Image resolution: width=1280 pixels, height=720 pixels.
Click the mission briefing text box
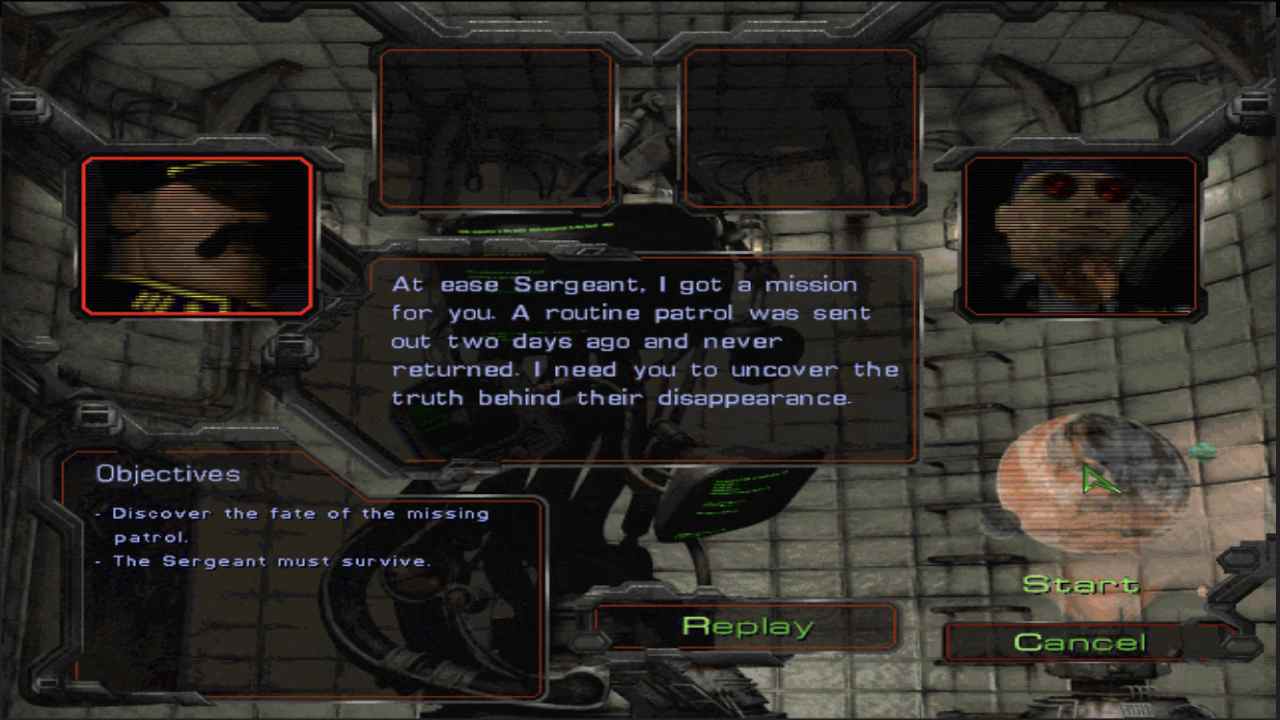[645, 355]
